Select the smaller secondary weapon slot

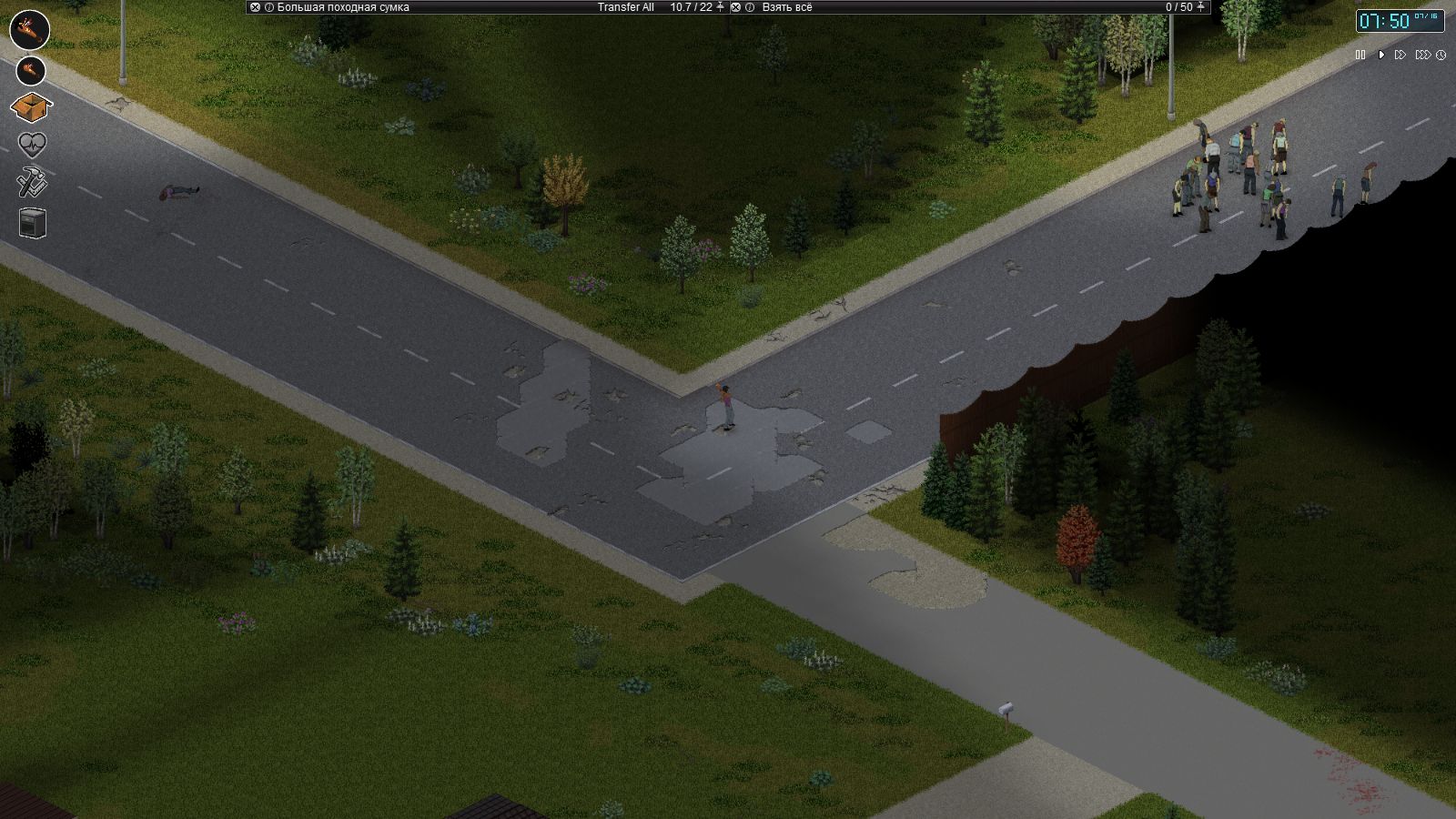tap(31, 69)
